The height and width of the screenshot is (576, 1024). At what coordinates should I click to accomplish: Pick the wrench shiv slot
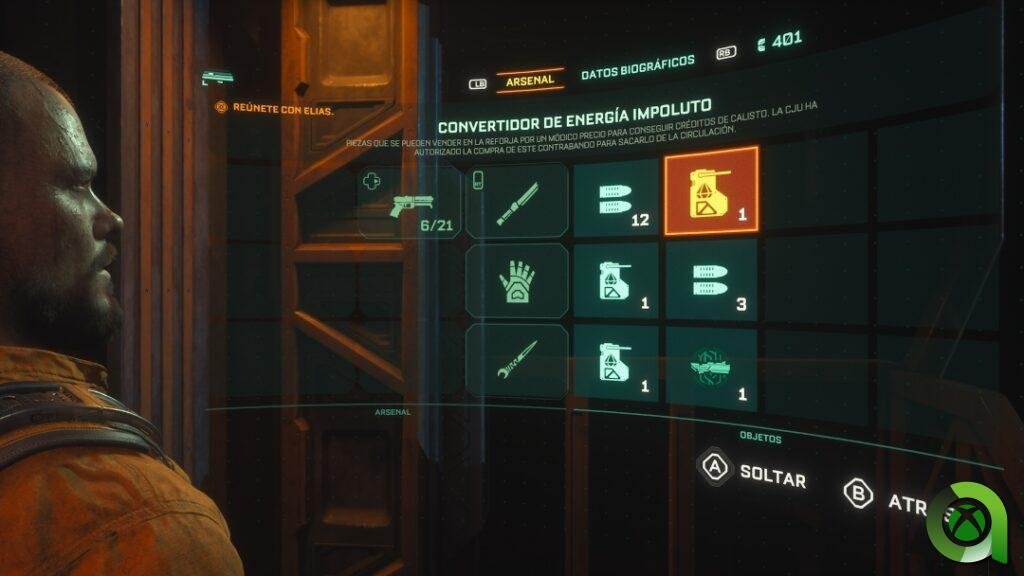click(x=517, y=362)
